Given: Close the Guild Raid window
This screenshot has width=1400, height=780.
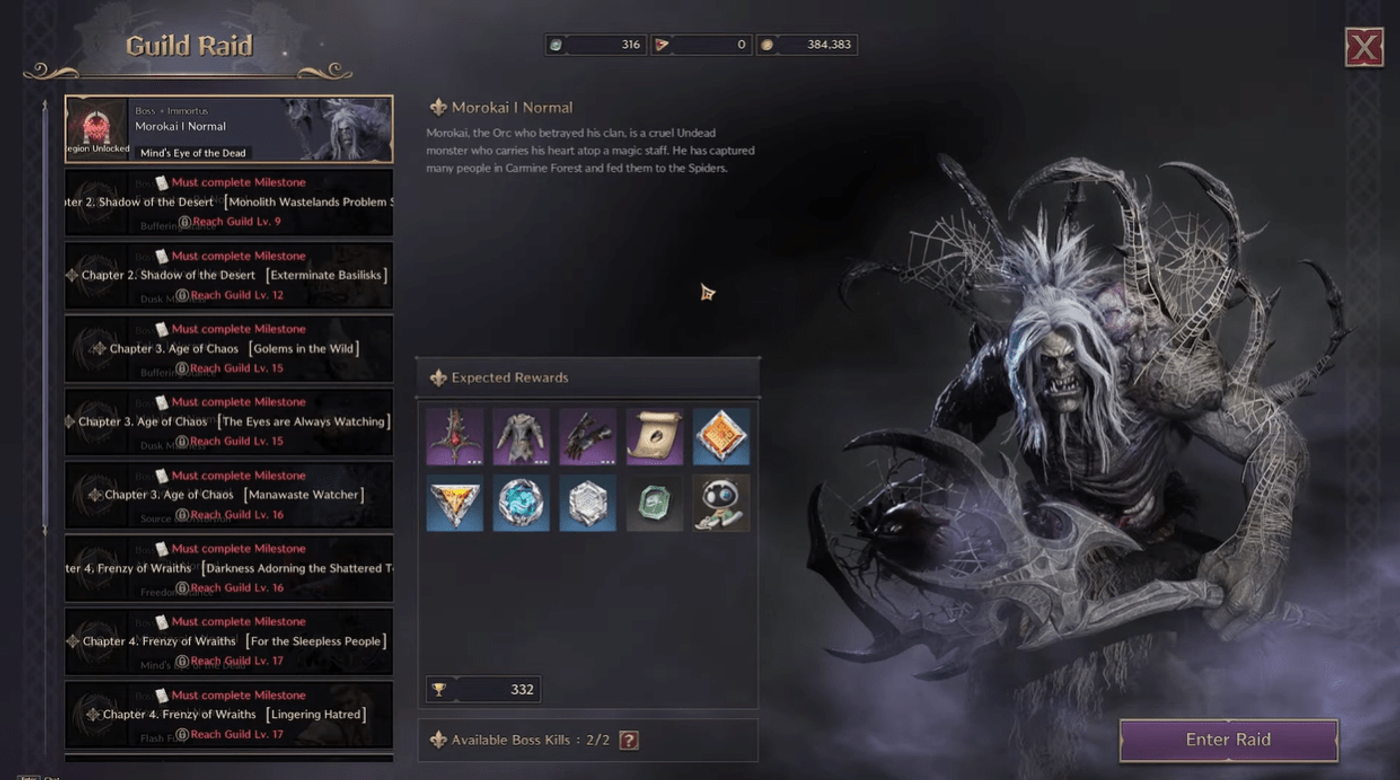Looking at the screenshot, I should click(x=1364, y=47).
